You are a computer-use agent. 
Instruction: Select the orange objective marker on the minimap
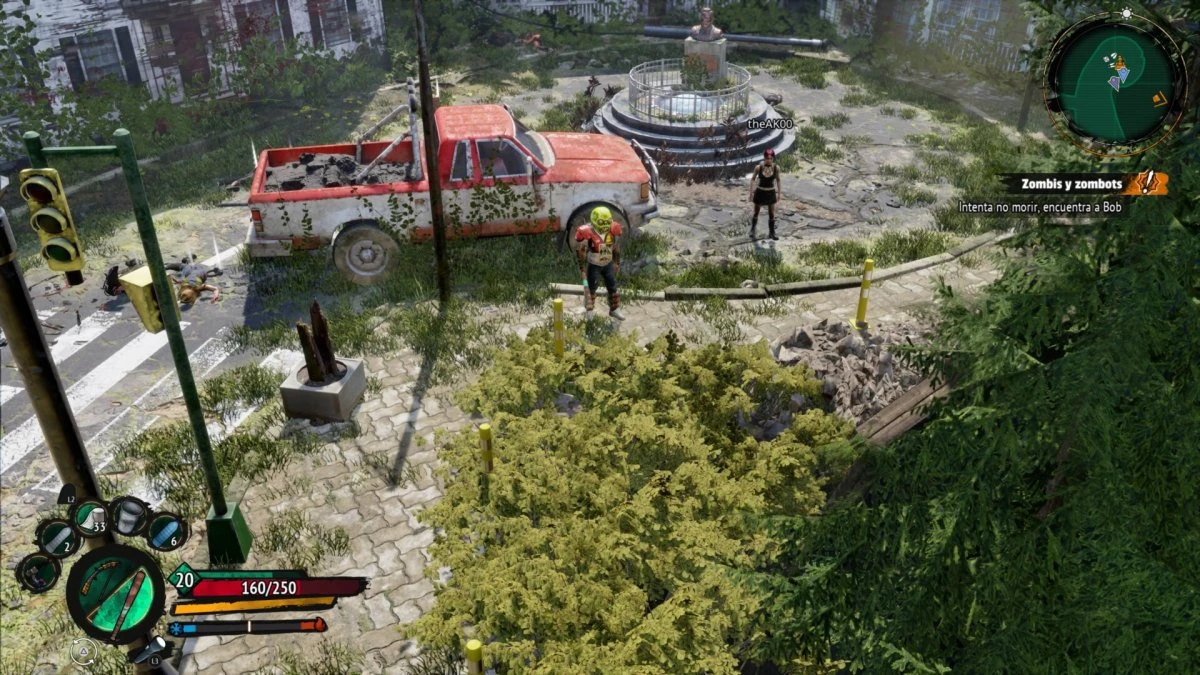point(1160,98)
